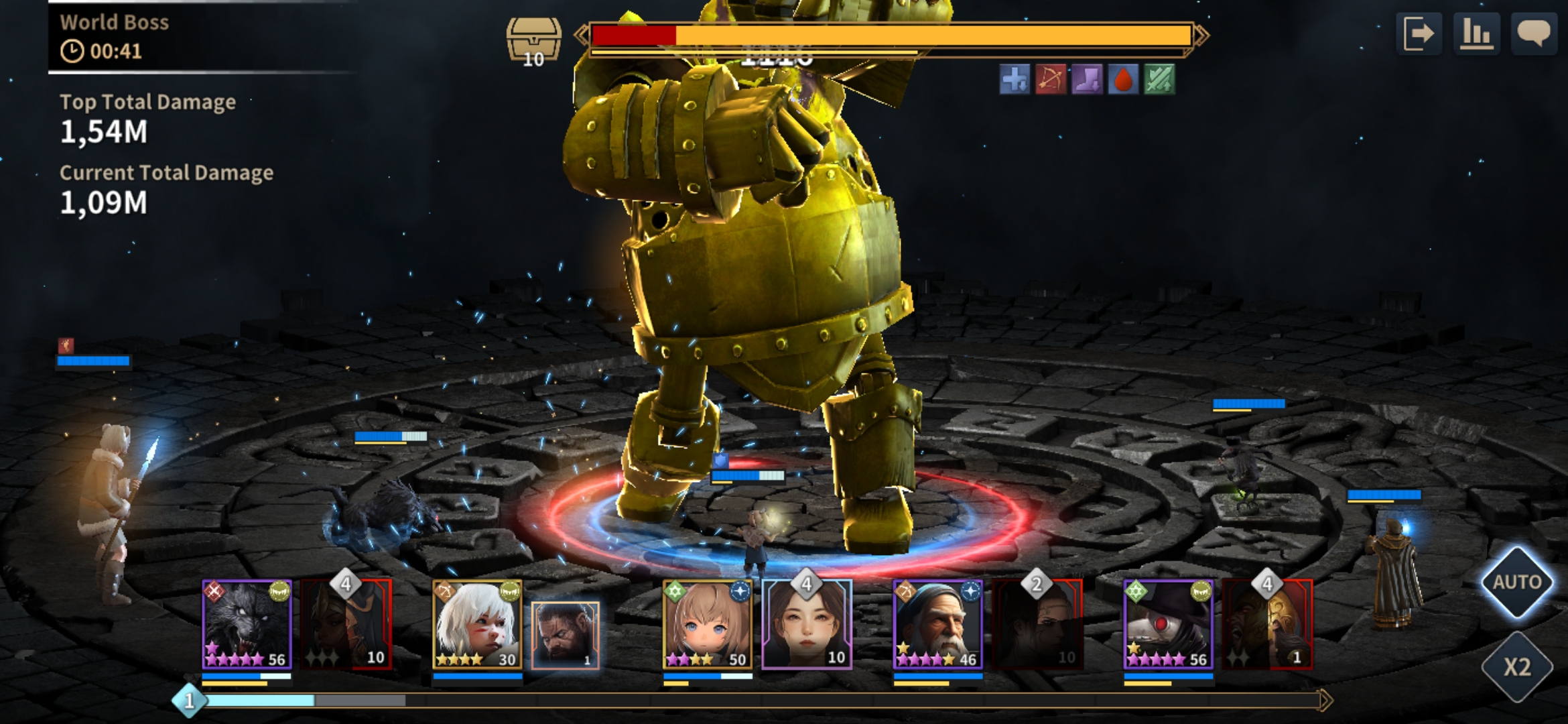Change battle speed with X2 button

1517,667
